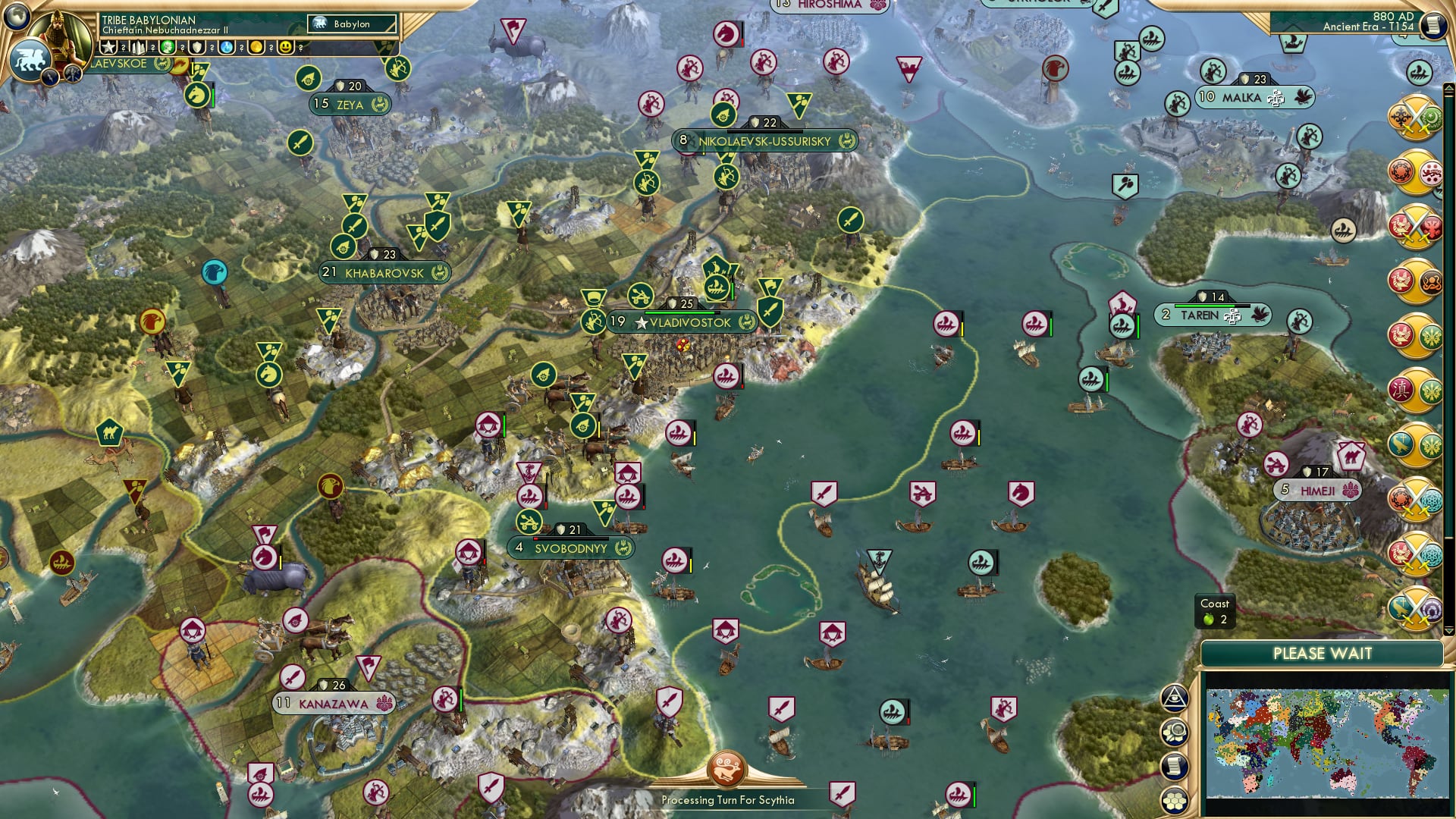
Task: Open the happiness smiley indicator
Action: pyautogui.click(x=284, y=48)
